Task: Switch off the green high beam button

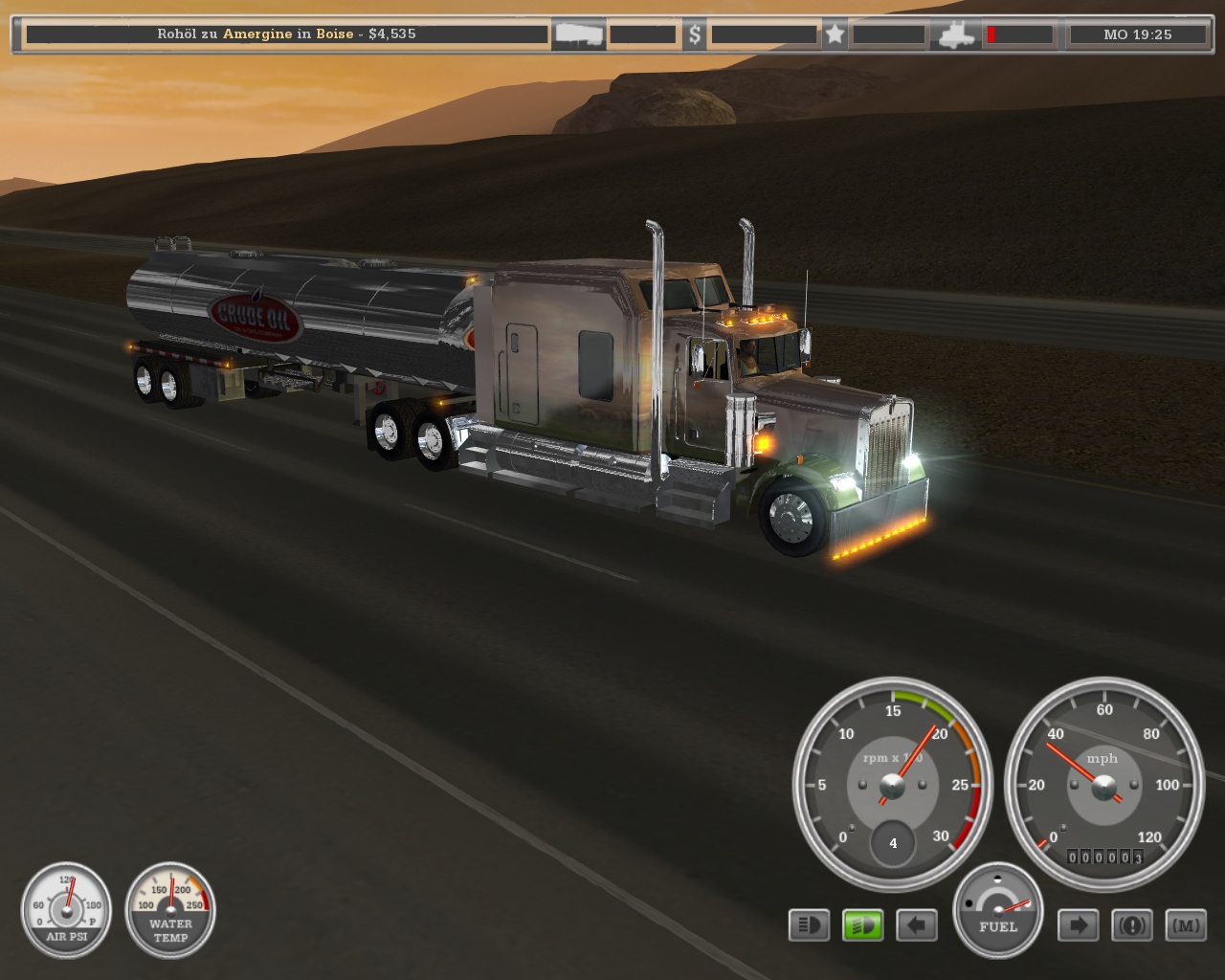Action: [862, 925]
